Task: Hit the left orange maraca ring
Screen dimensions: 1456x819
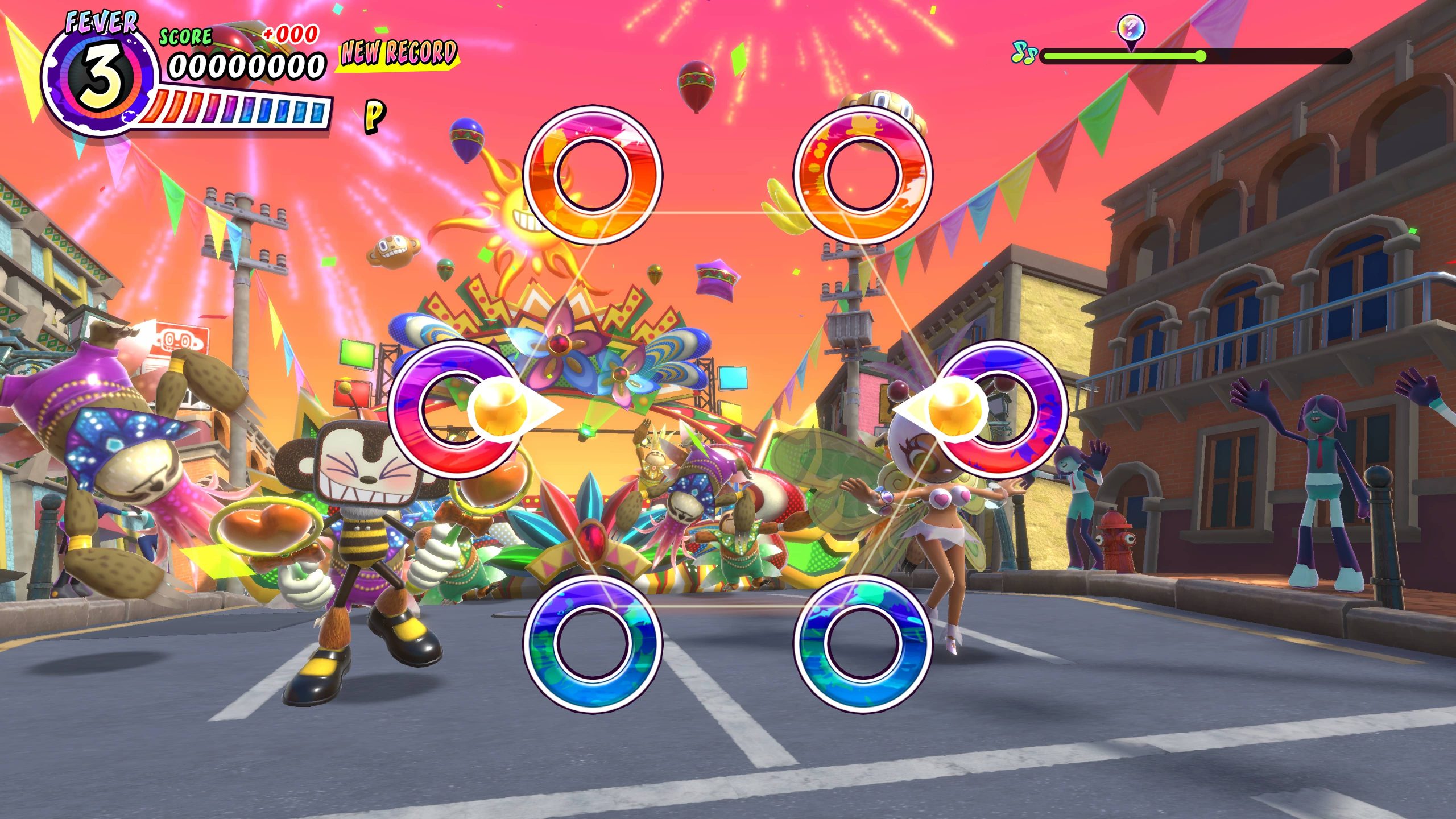Action: [591, 174]
